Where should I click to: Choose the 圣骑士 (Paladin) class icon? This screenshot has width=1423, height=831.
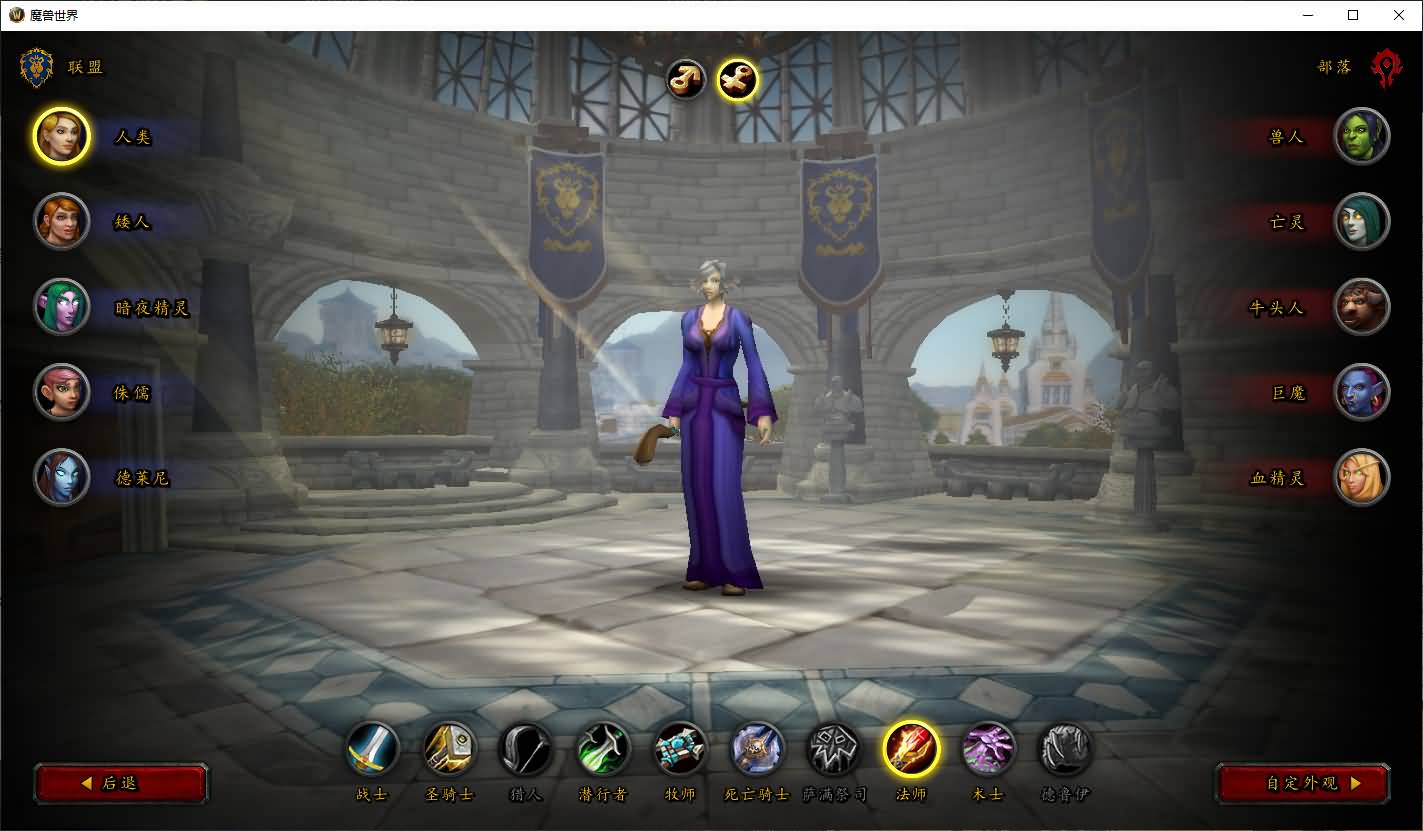point(450,749)
